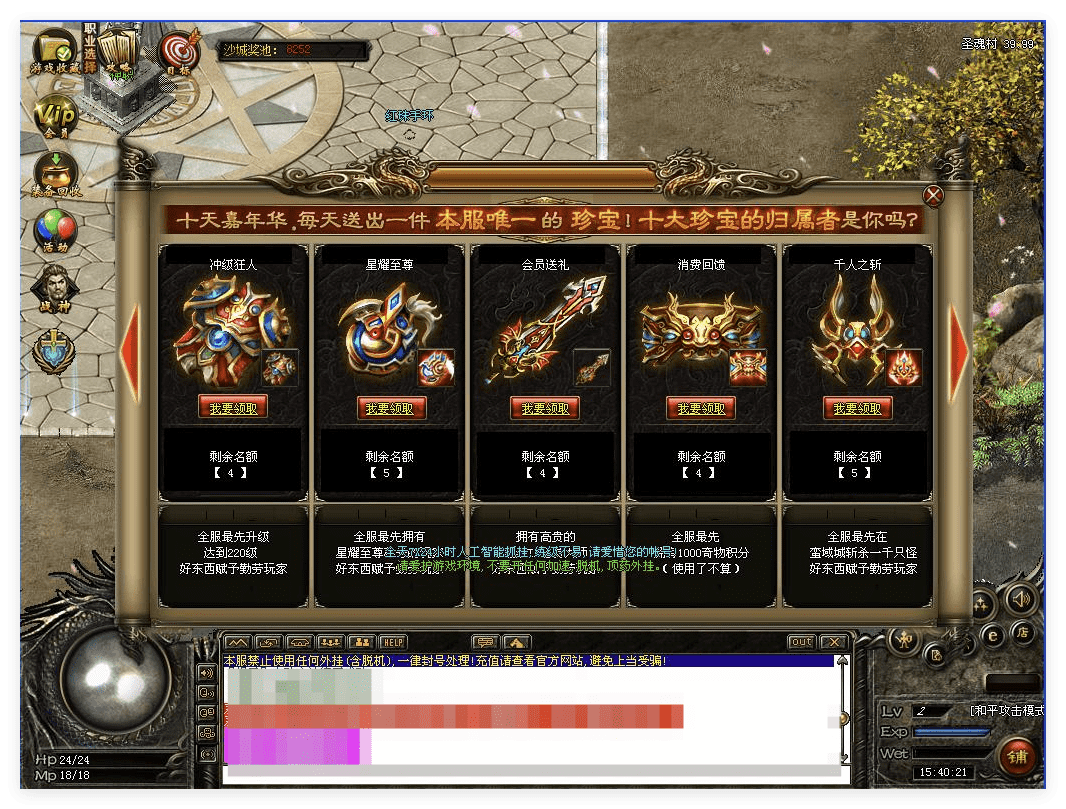Screen dimensions: 1066x809
Task: Open the VIP 会员 membership icon
Action: (x=56, y=115)
